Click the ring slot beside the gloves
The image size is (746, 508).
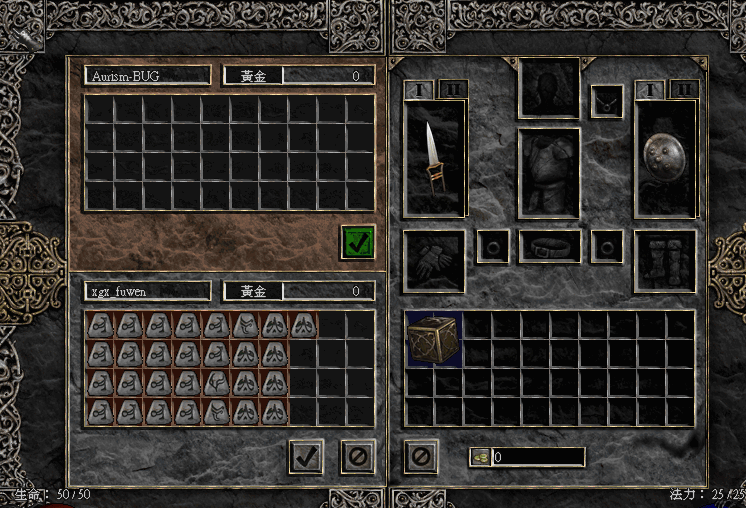(492, 246)
